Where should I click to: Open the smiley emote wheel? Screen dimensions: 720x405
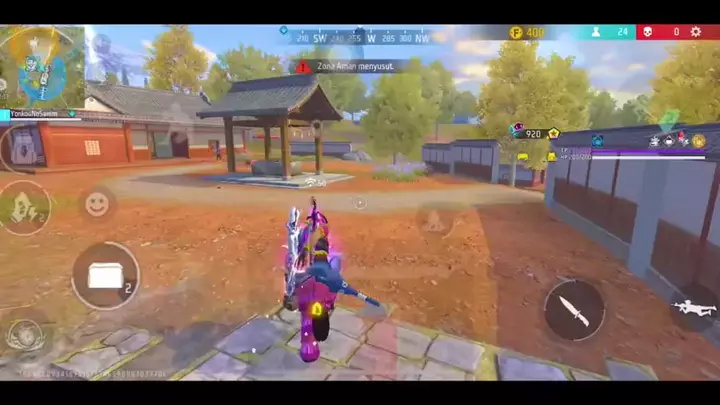point(97,204)
